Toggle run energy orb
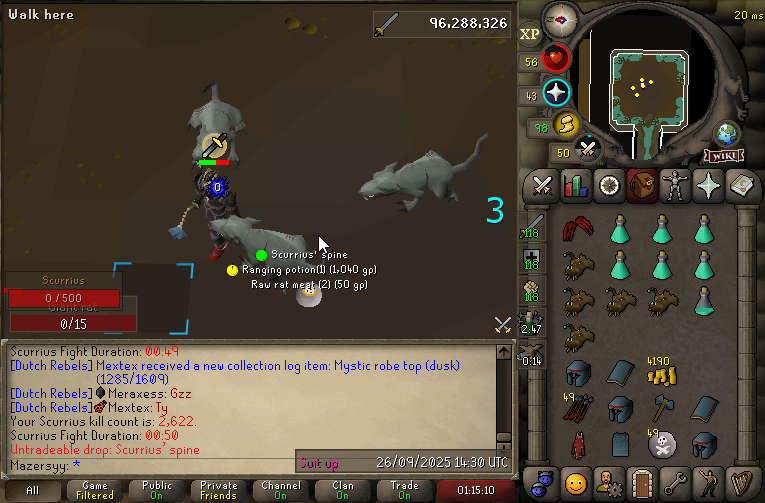The width and height of the screenshot is (765, 503). pos(566,125)
